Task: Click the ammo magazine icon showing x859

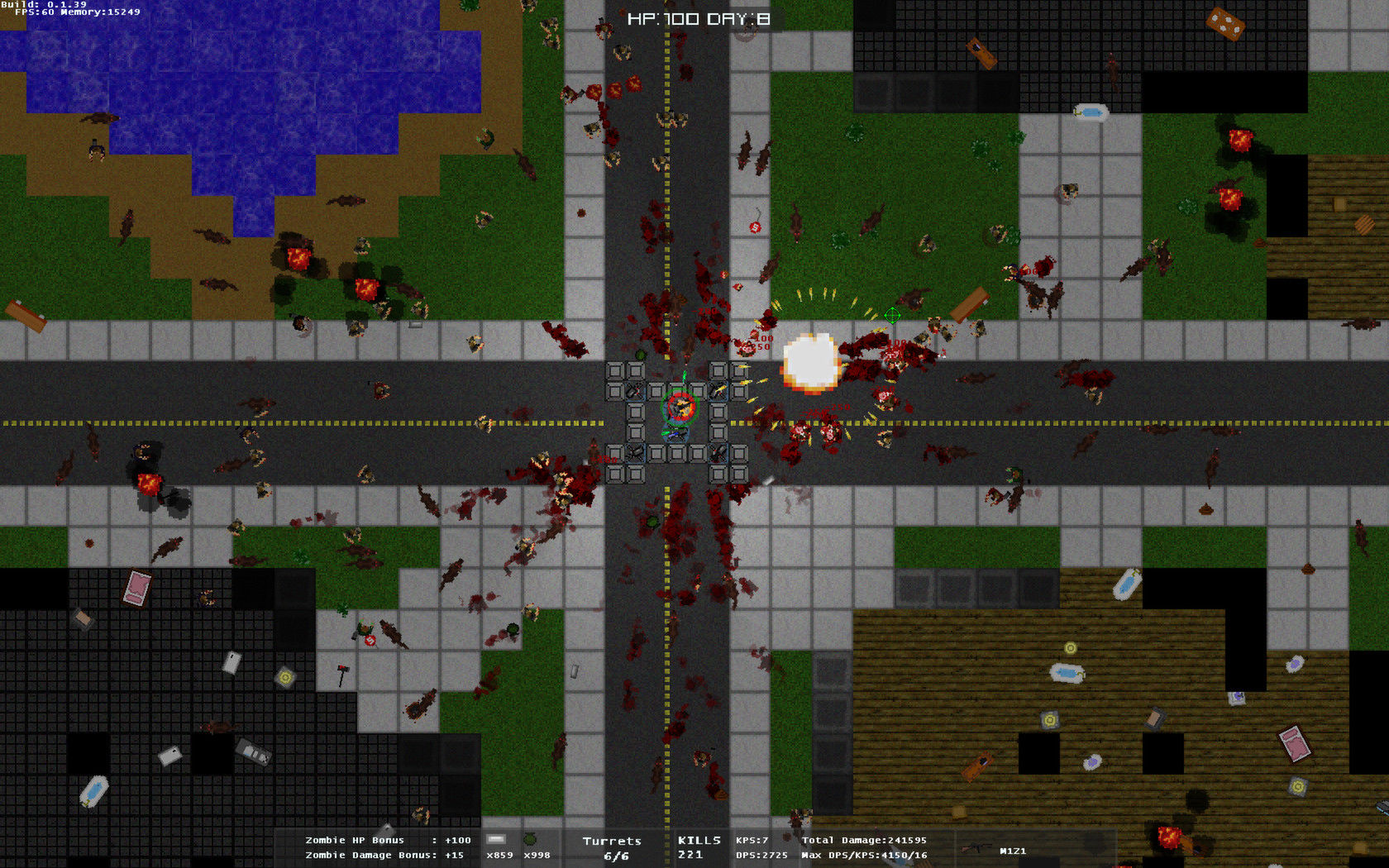Action: (494, 840)
